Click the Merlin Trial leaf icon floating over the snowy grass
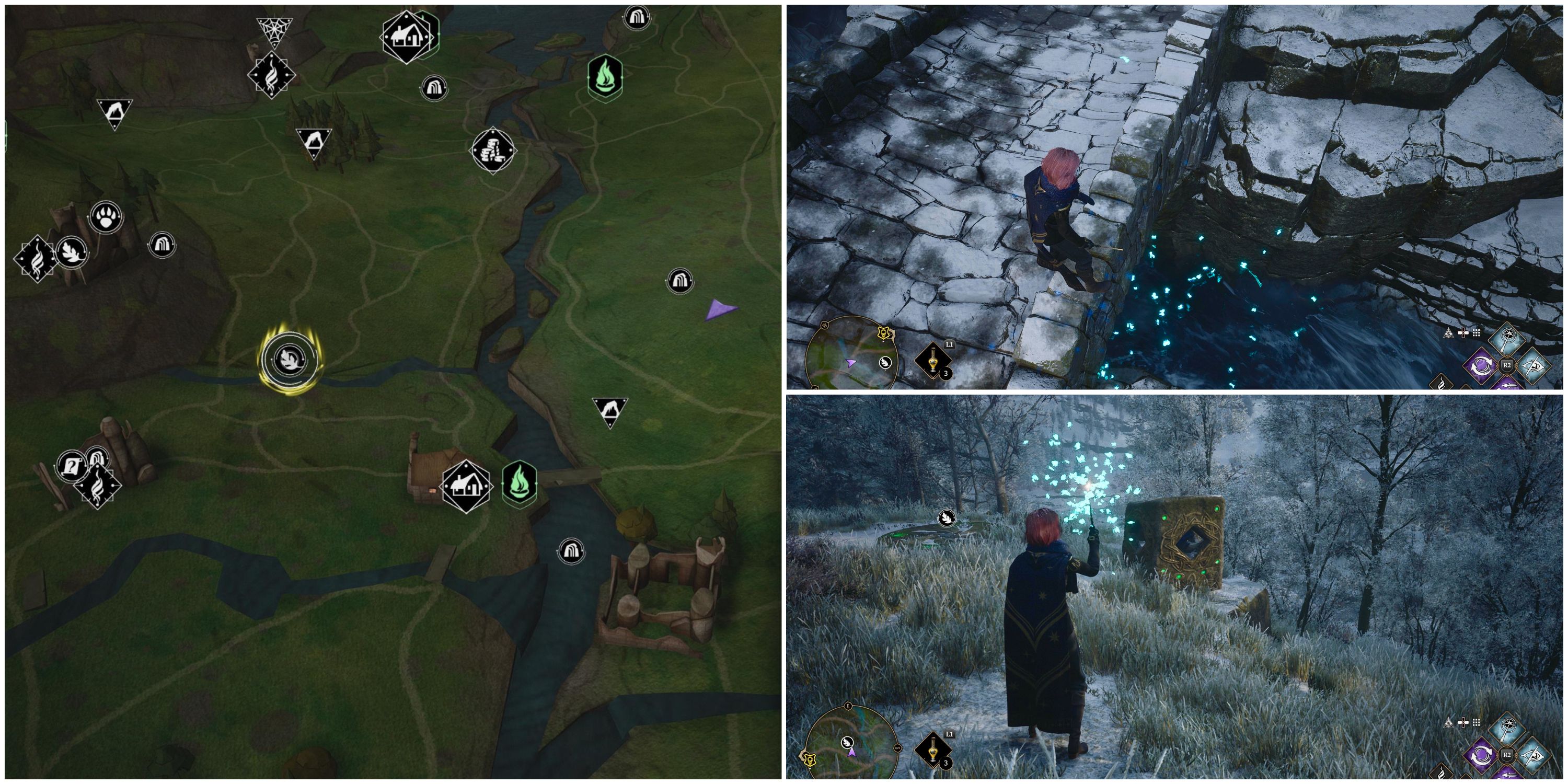 coord(947,517)
